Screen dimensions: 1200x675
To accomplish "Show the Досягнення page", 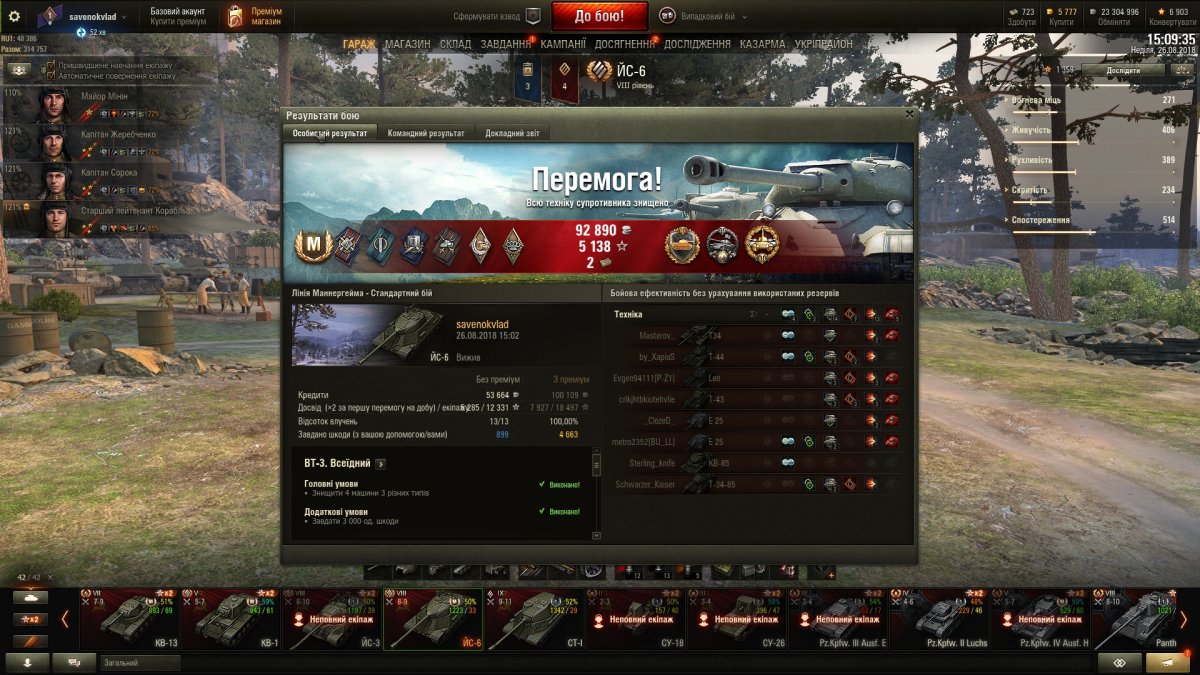I will click(625, 44).
